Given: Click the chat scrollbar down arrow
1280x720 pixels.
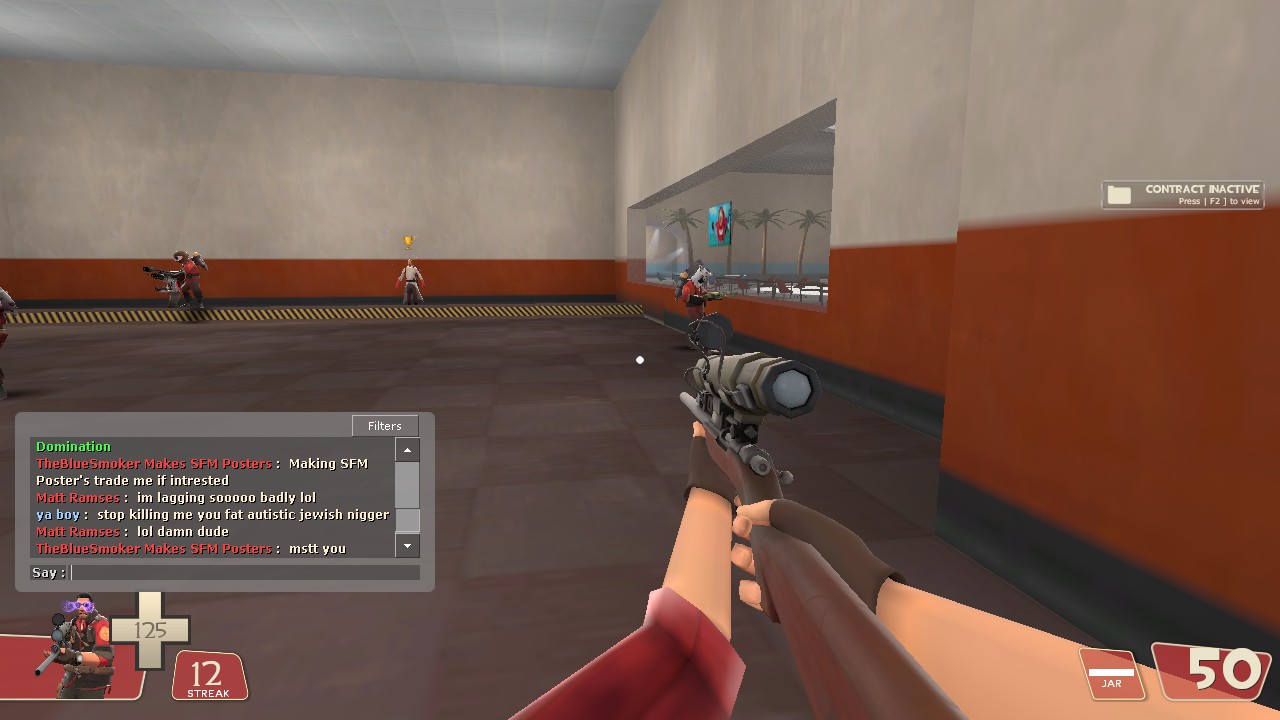Looking at the screenshot, I should pos(407,546).
